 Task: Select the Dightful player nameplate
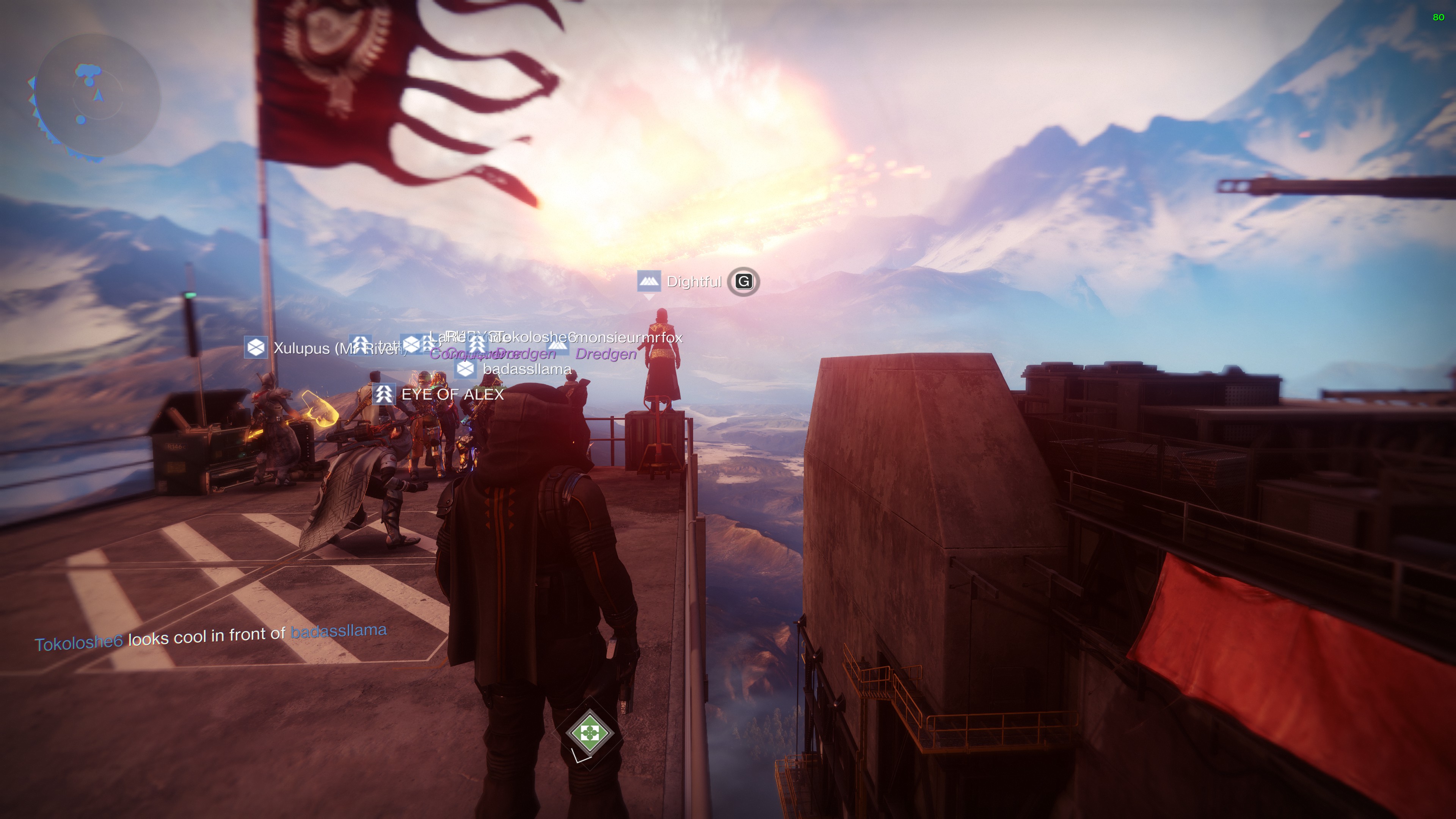(693, 281)
